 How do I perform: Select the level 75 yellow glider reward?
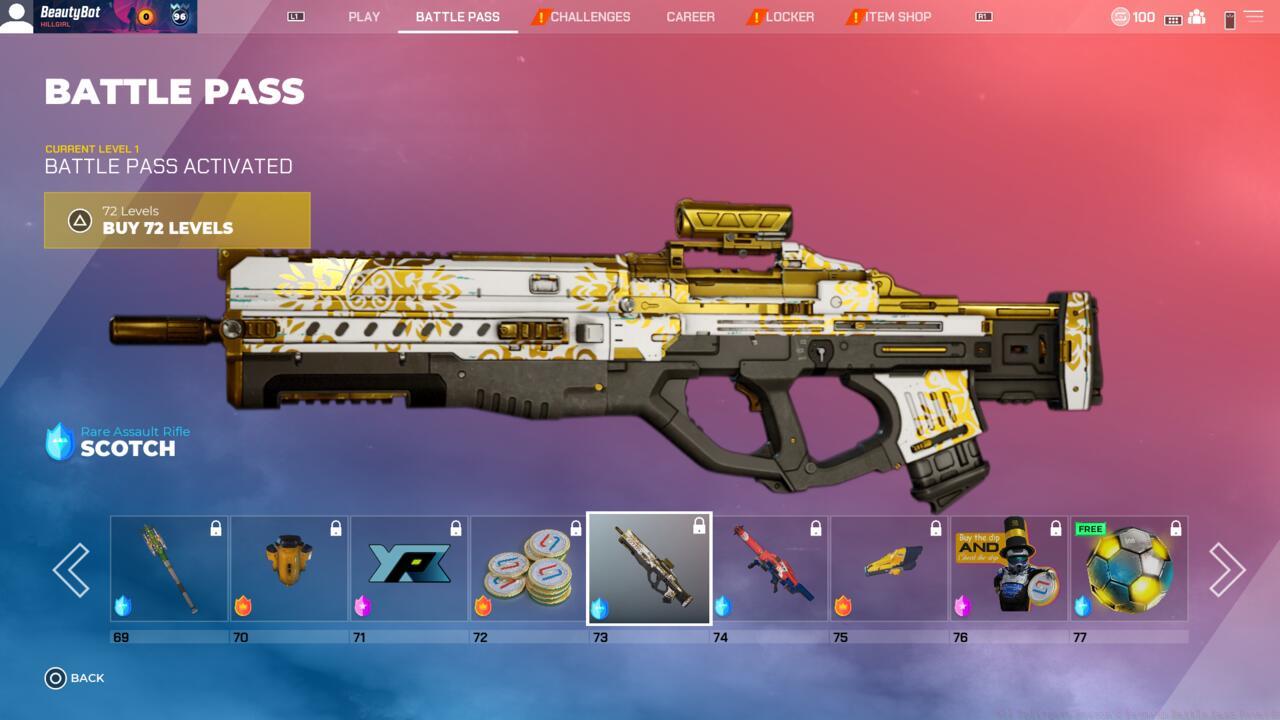click(889, 569)
